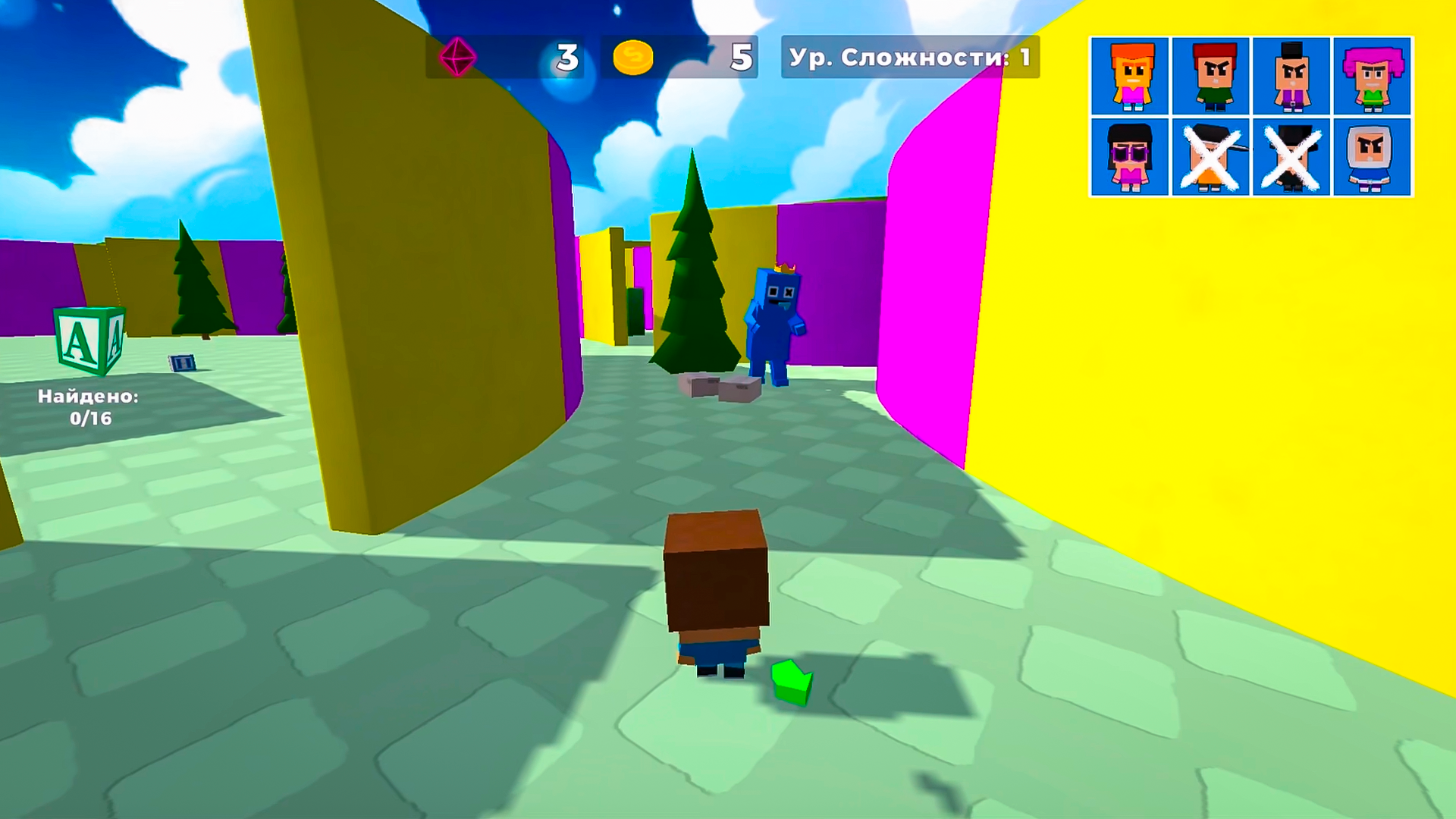Click the coin count value 5
1456x819 pixels.
tap(741, 56)
